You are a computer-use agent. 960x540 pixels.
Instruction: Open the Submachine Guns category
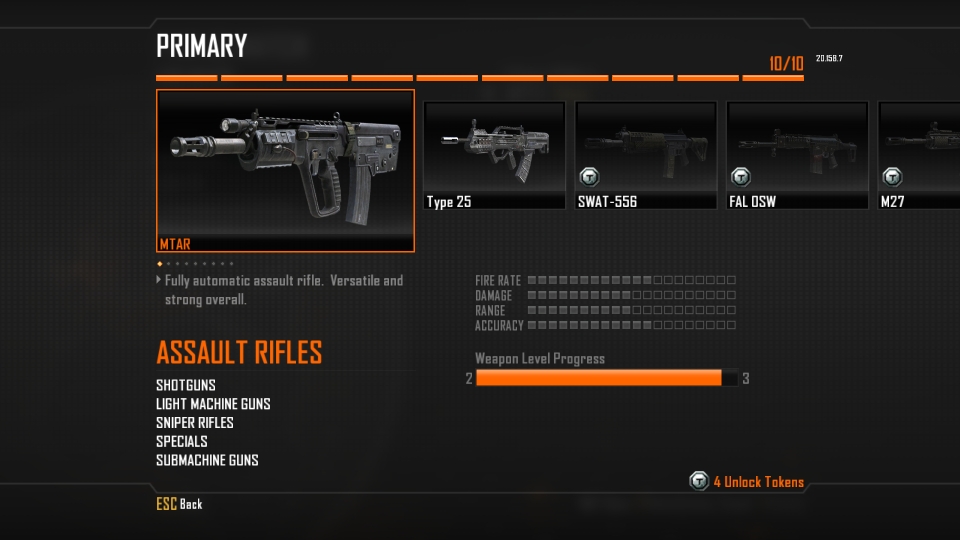[207, 460]
